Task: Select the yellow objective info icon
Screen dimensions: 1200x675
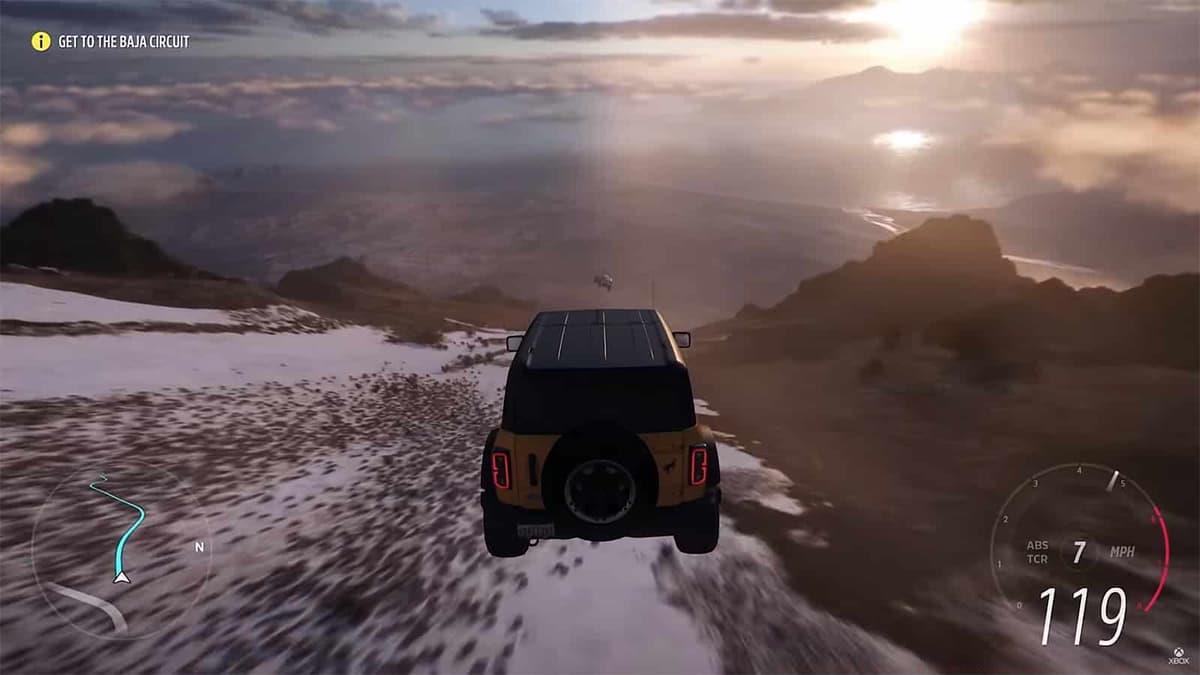Action: [40, 41]
